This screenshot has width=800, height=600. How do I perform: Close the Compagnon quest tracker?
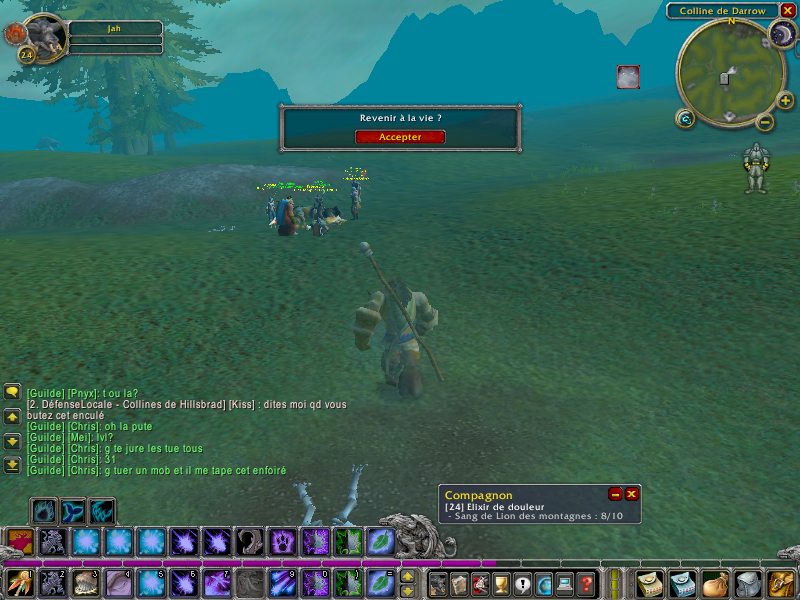[x=632, y=494]
